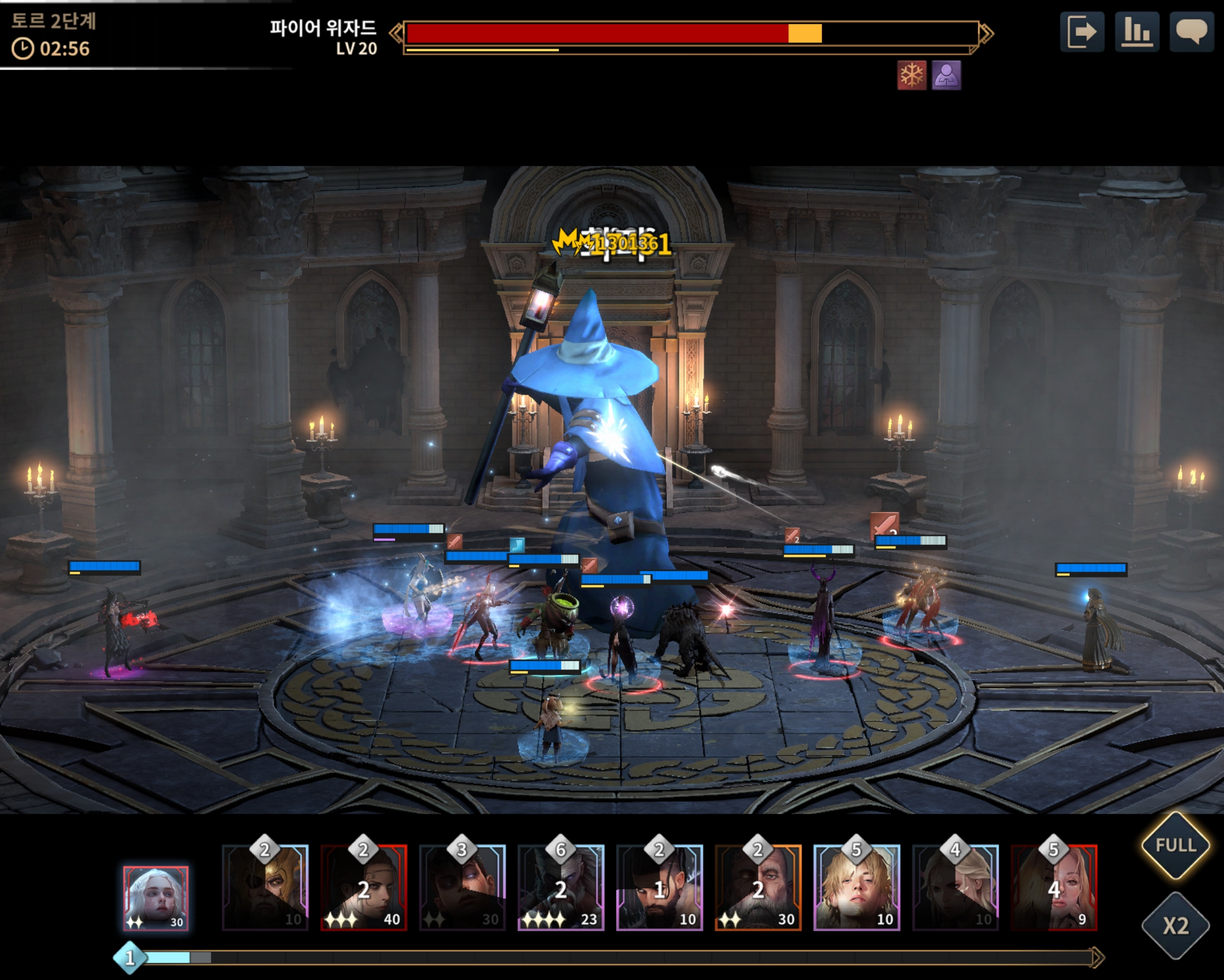This screenshot has height=980, width=1224.
Task: Inspect the purple praying figure status icon
Action: 946,75
